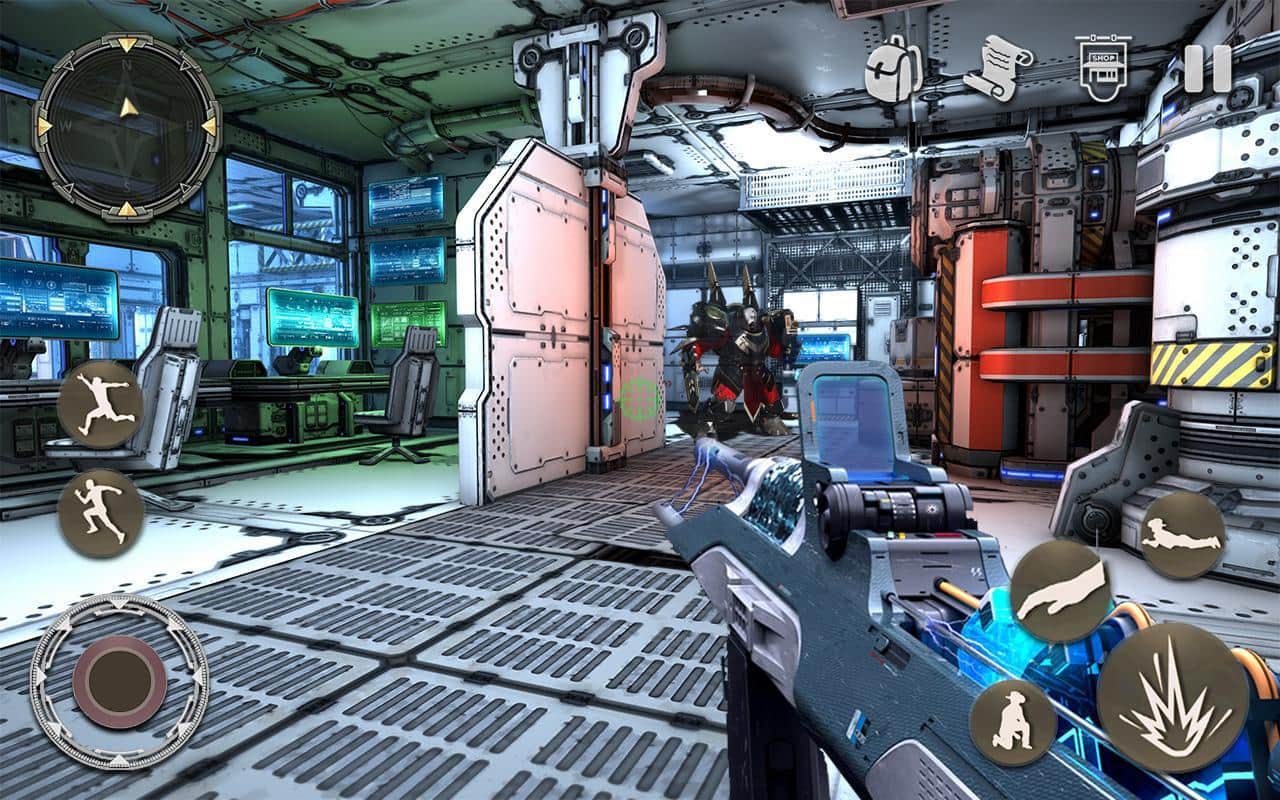This screenshot has width=1280, height=800.
Task: Tap the leaping figure jump button
Action: click(x=100, y=404)
